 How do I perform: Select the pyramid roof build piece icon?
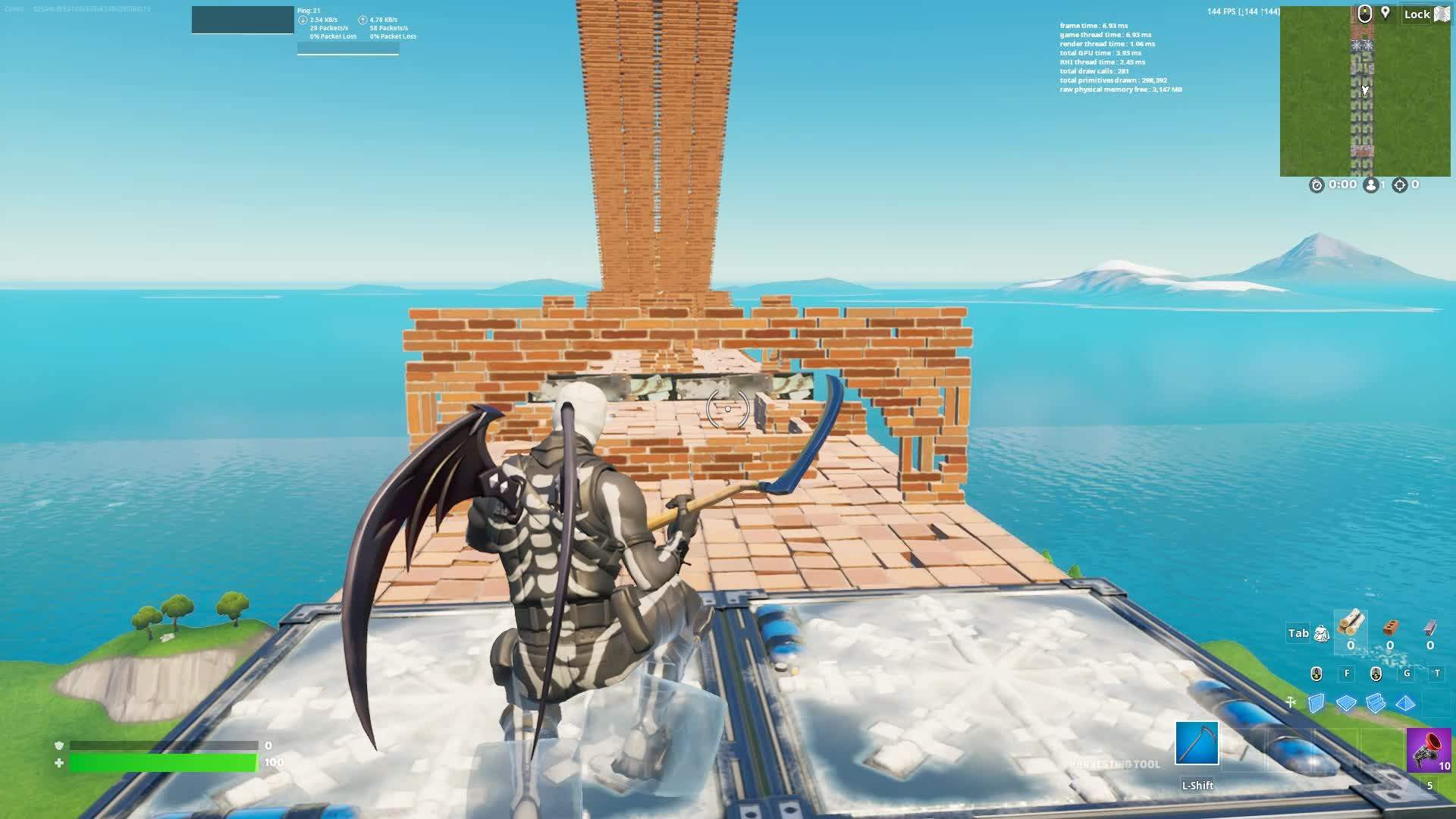click(1404, 703)
